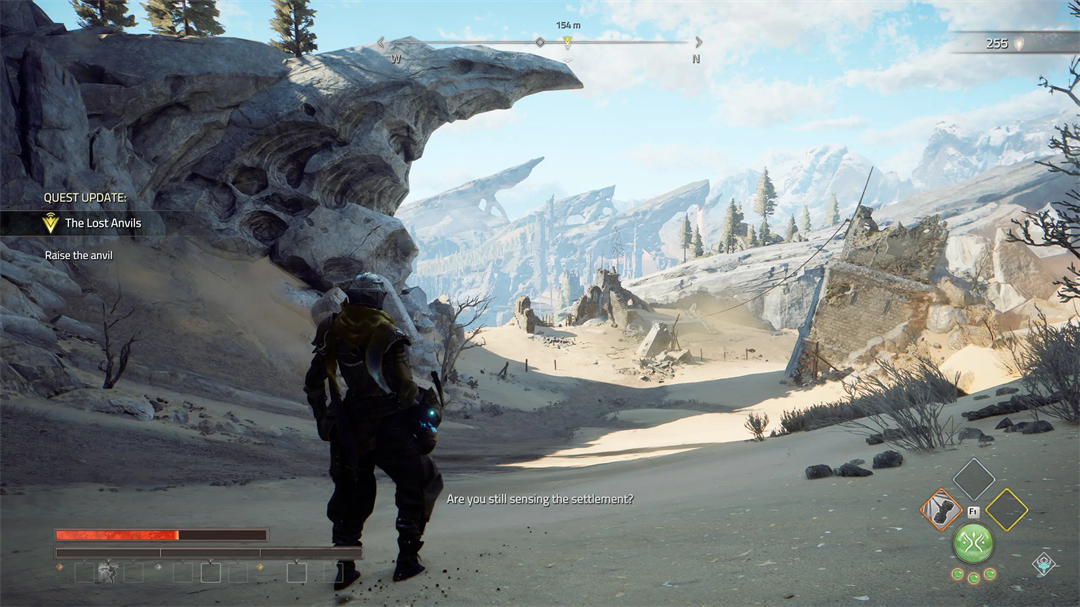
Task: Click the grey diamond waypoint on the compass
Action: coord(540,42)
